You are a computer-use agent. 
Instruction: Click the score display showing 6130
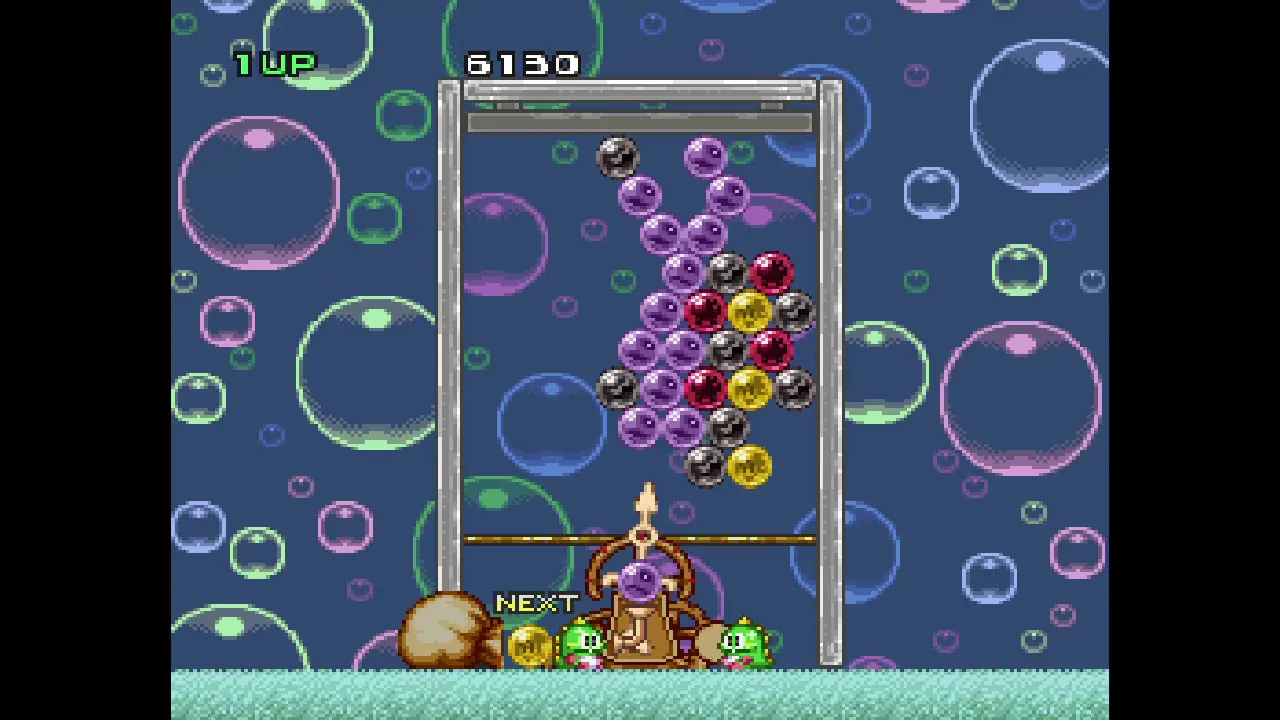click(x=522, y=64)
